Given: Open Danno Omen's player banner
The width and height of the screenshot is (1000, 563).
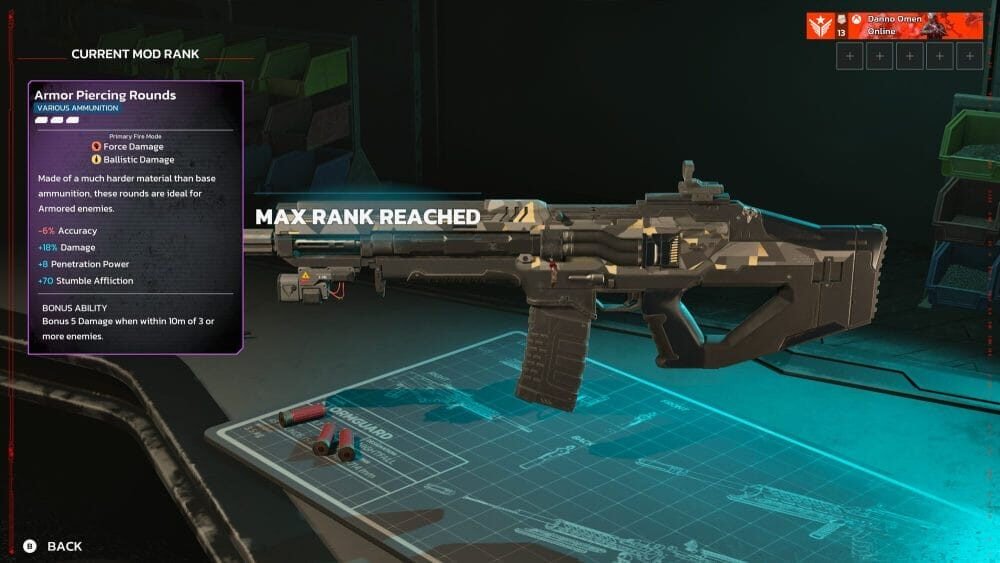Looking at the screenshot, I should [x=894, y=25].
